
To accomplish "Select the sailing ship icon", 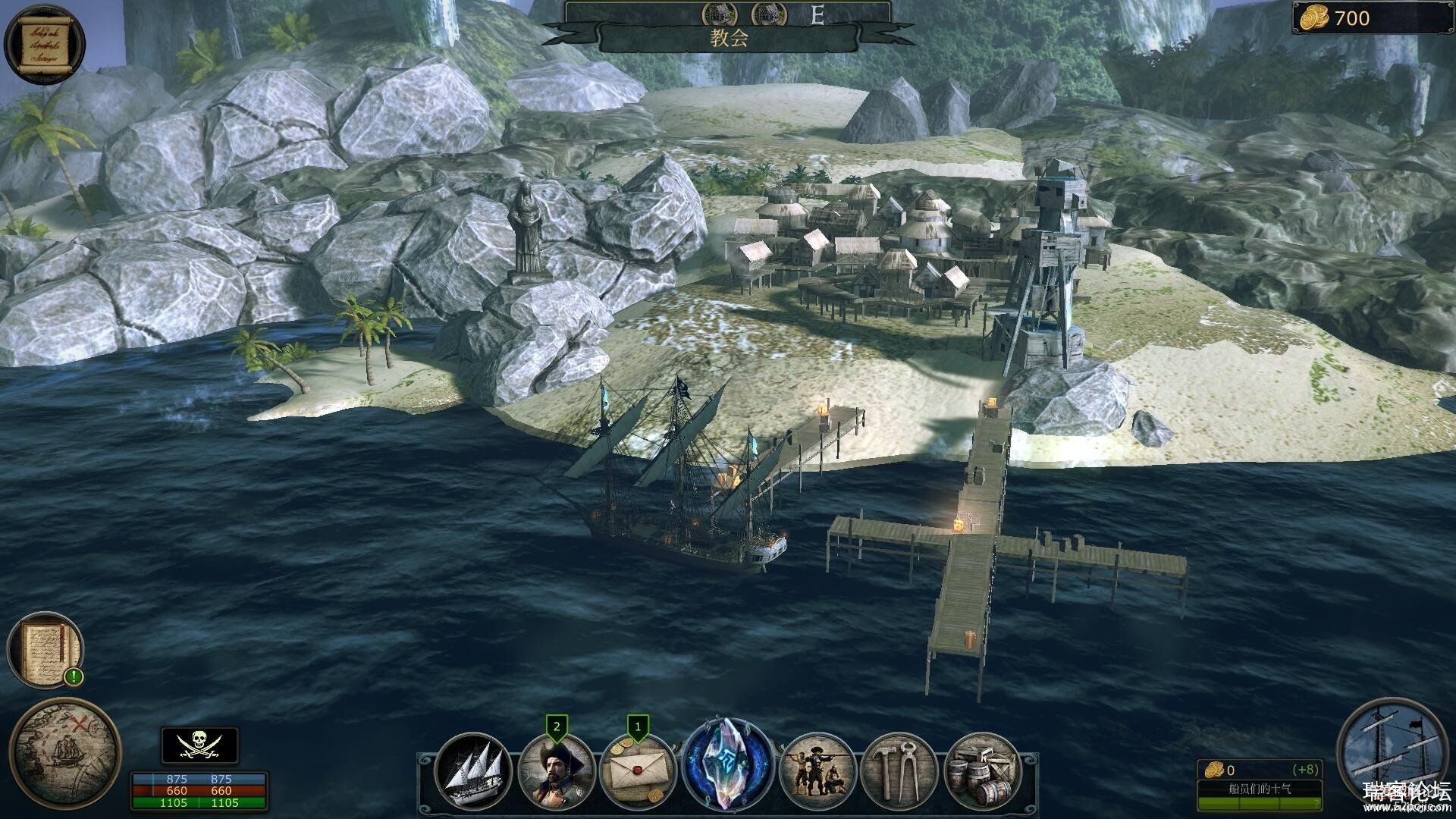I will pyautogui.click(x=474, y=770).
